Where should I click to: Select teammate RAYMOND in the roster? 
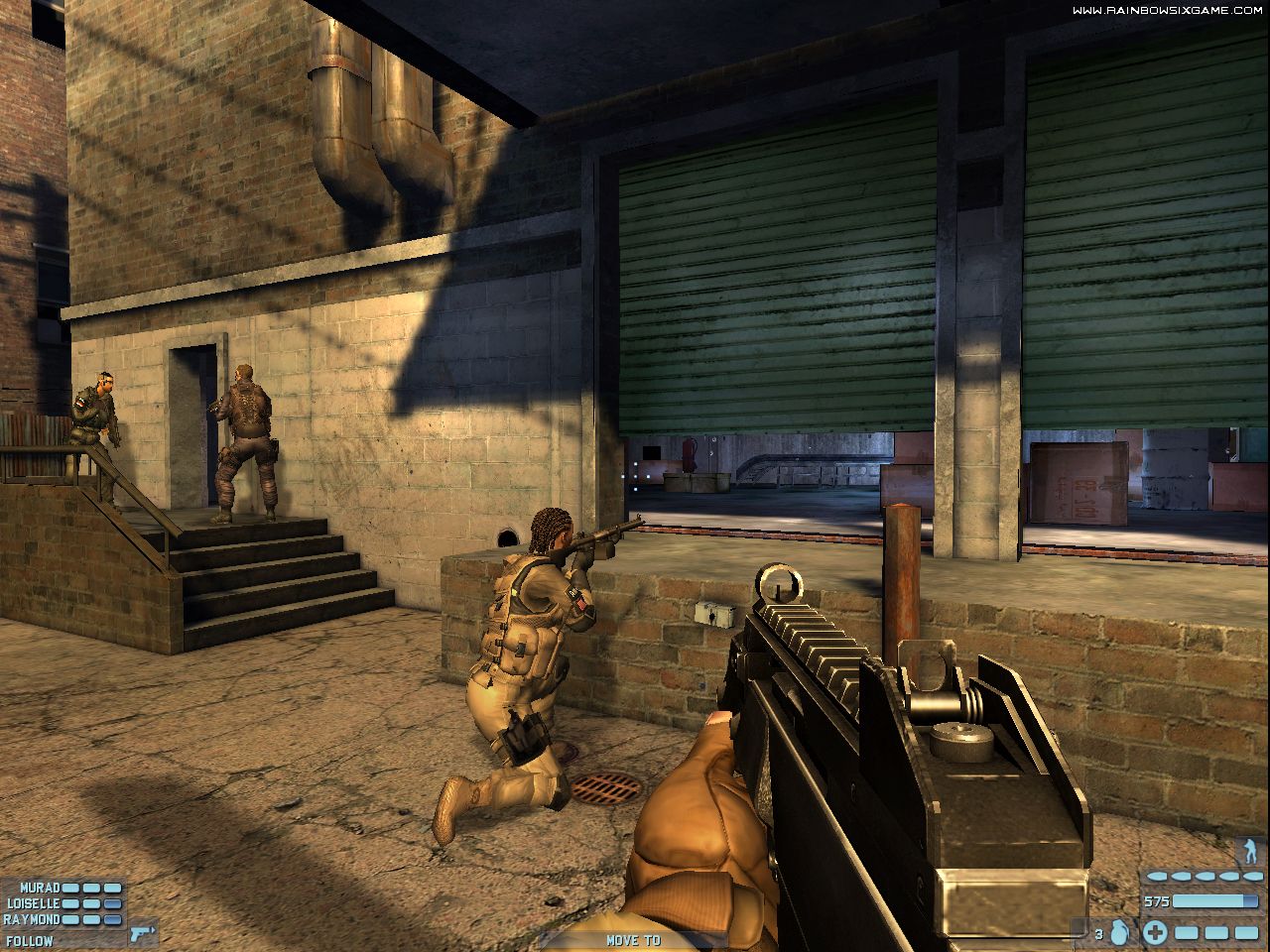coord(33,919)
